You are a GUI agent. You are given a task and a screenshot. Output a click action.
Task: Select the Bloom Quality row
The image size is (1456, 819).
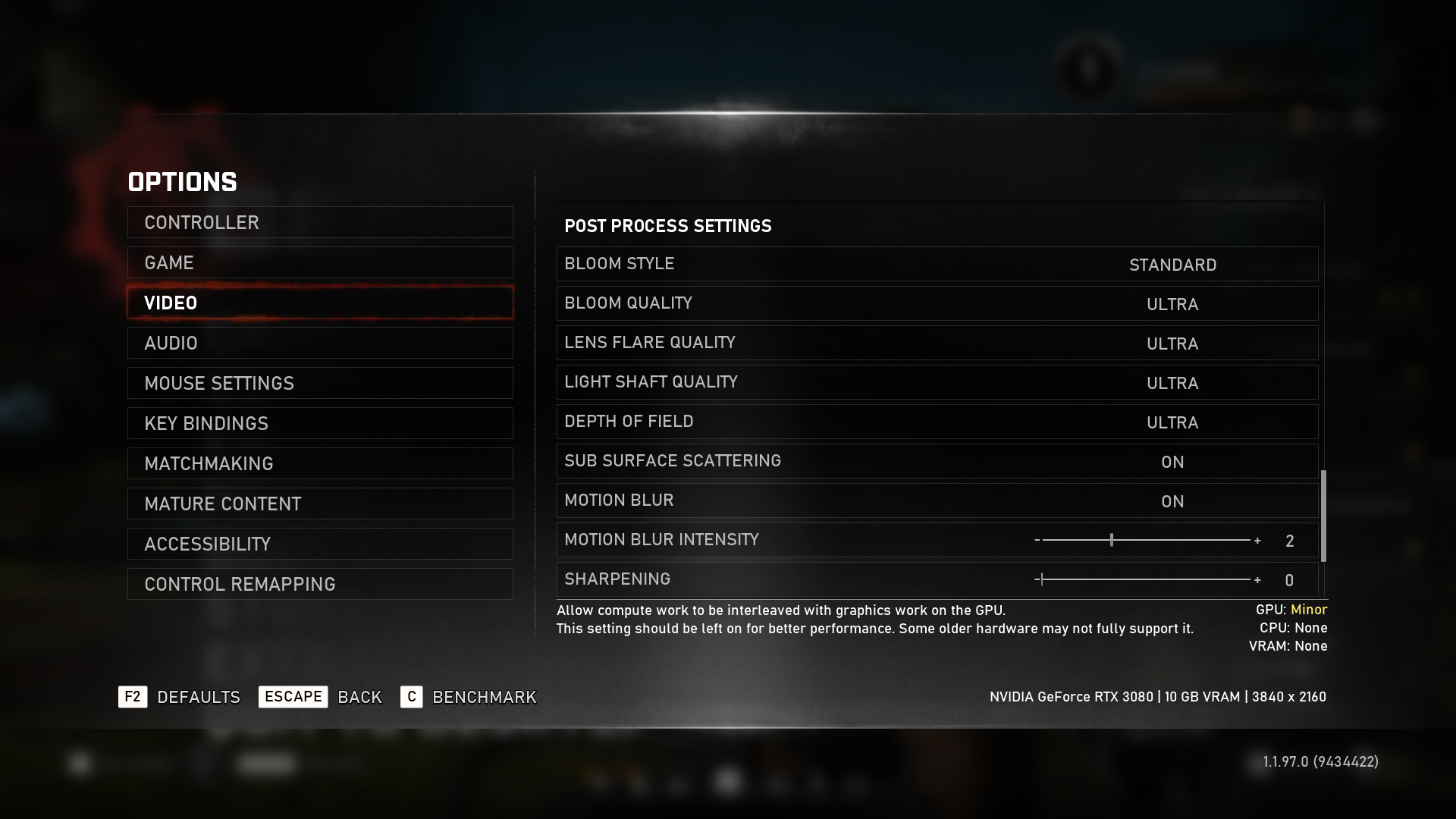click(937, 303)
